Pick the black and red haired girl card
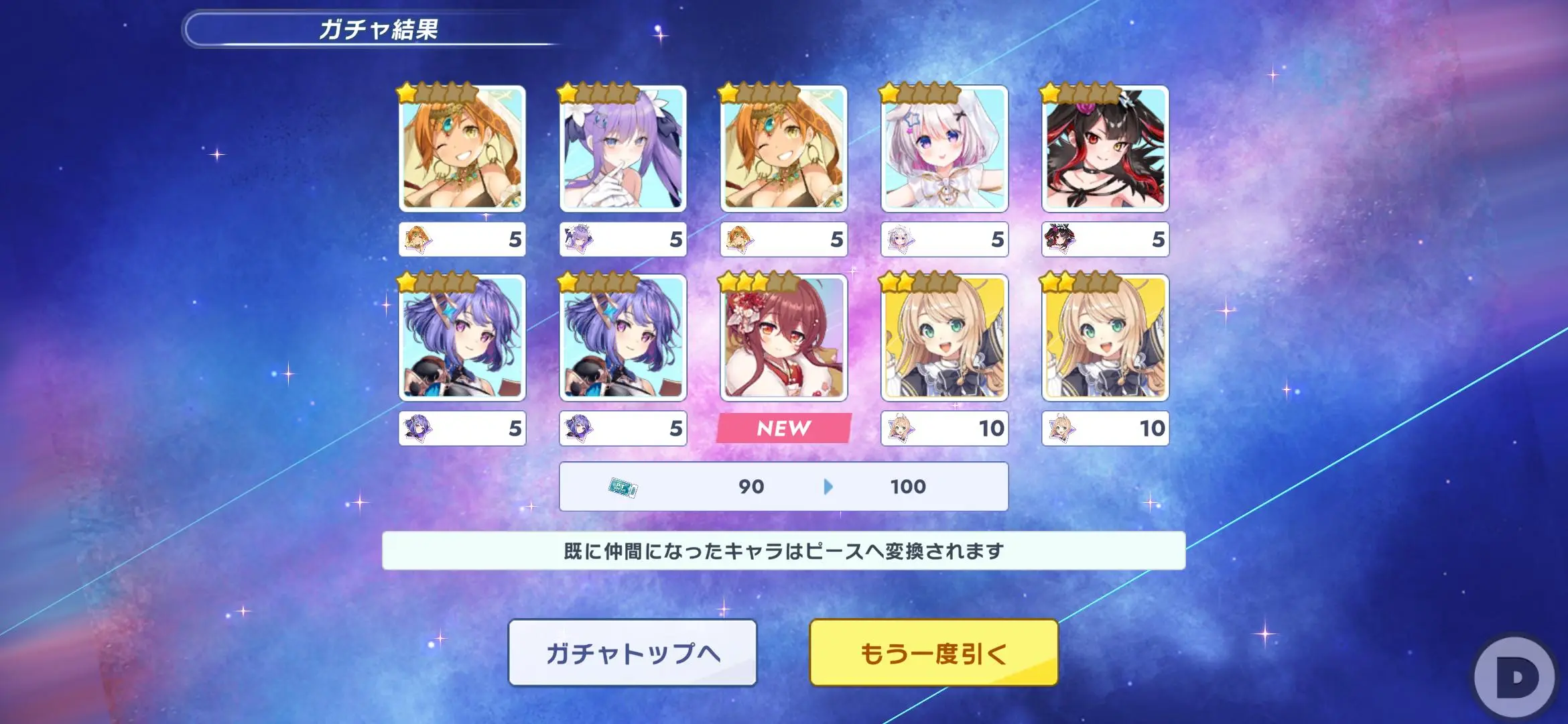 coord(1105,149)
